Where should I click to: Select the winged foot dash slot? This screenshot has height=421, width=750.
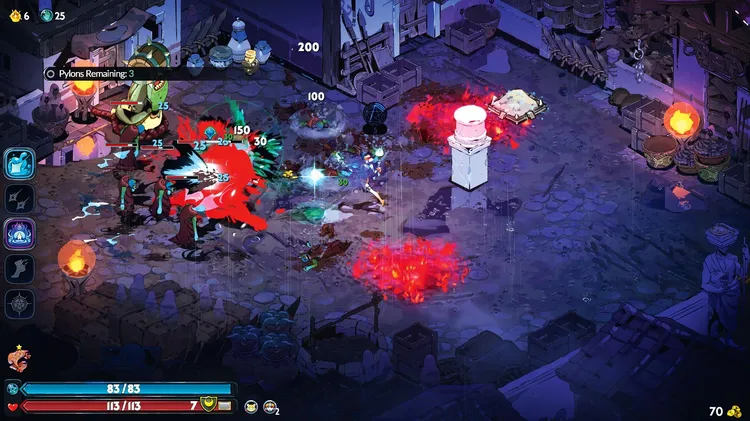coord(20,268)
